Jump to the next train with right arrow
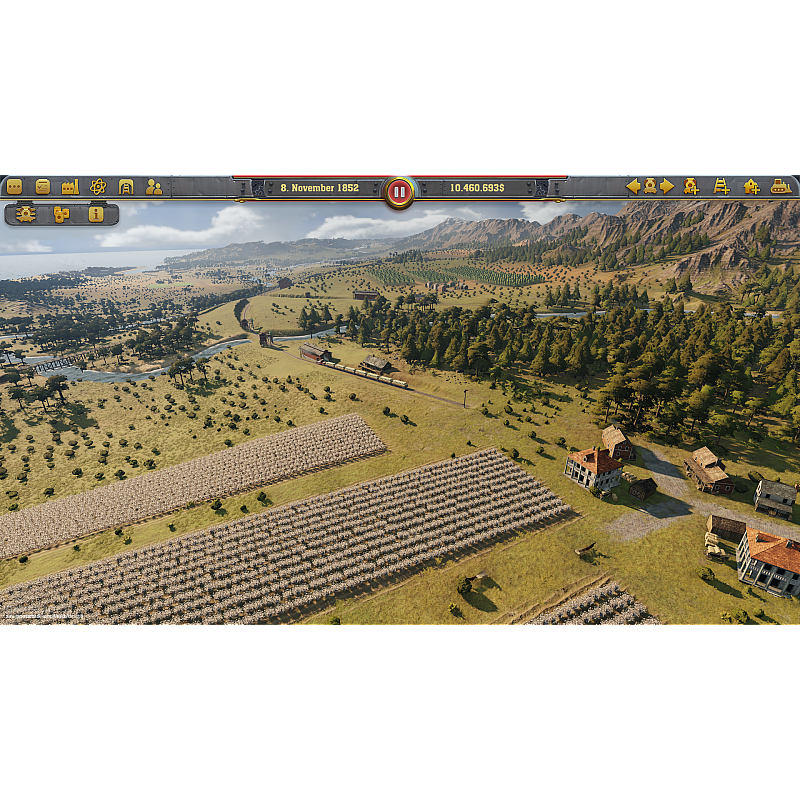Image resolution: width=800 pixels, height=800 pixels. [667, 186]
